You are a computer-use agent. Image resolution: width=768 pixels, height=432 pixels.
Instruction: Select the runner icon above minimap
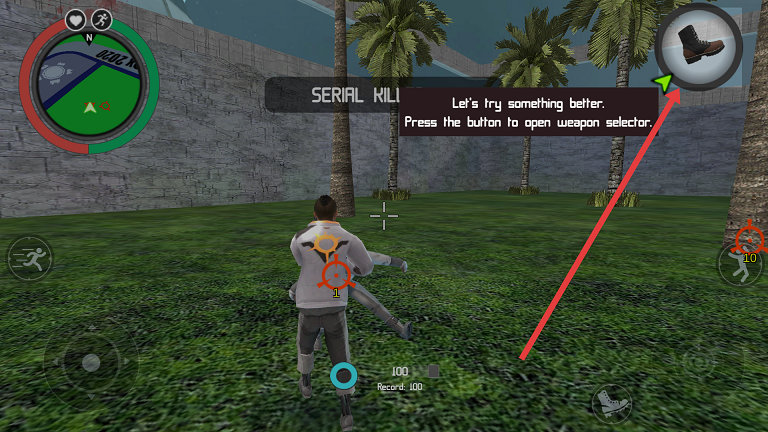(x=102, y=19)
